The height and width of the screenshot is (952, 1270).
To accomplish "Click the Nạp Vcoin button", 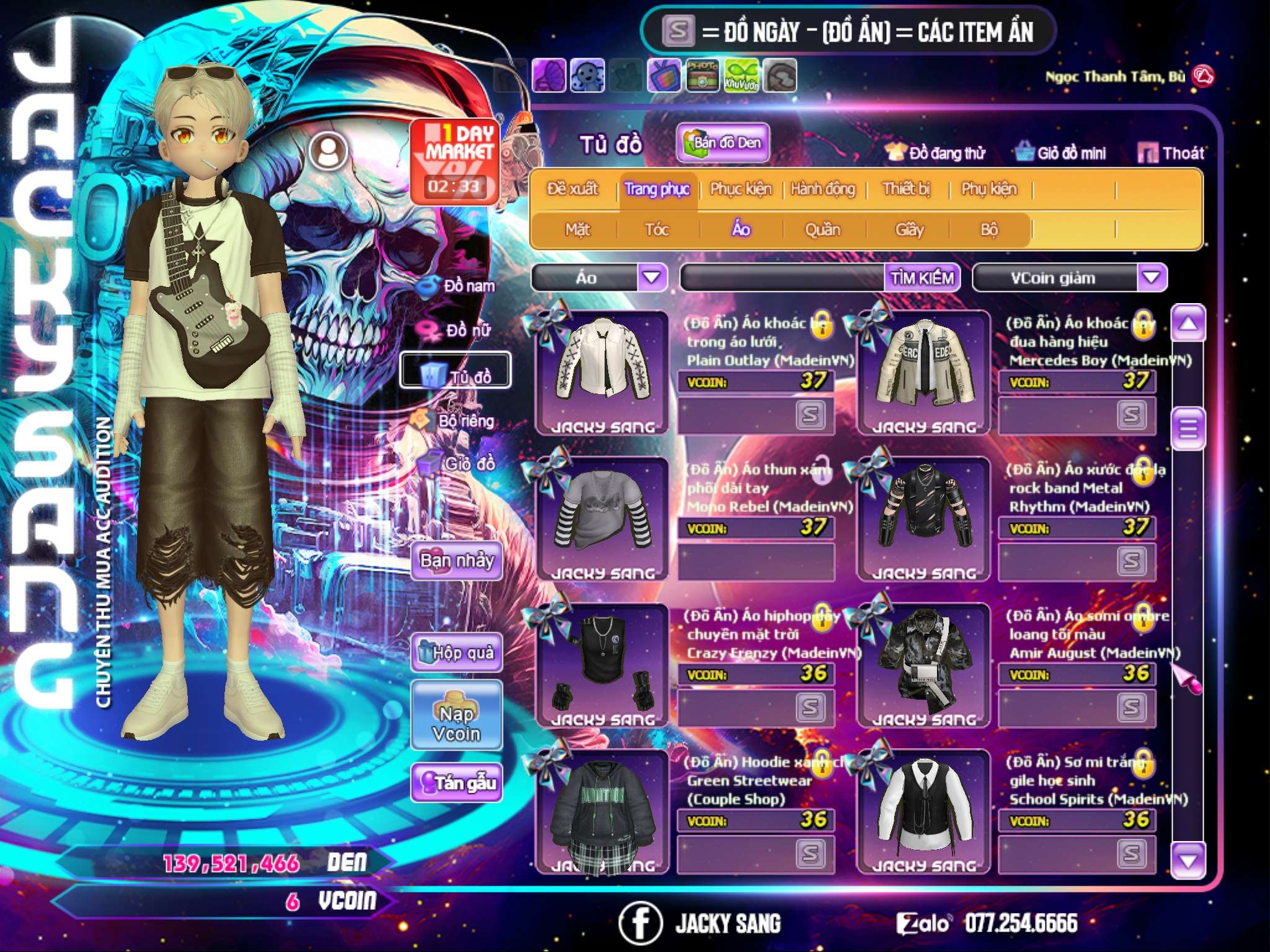I will tap(456, 723).
